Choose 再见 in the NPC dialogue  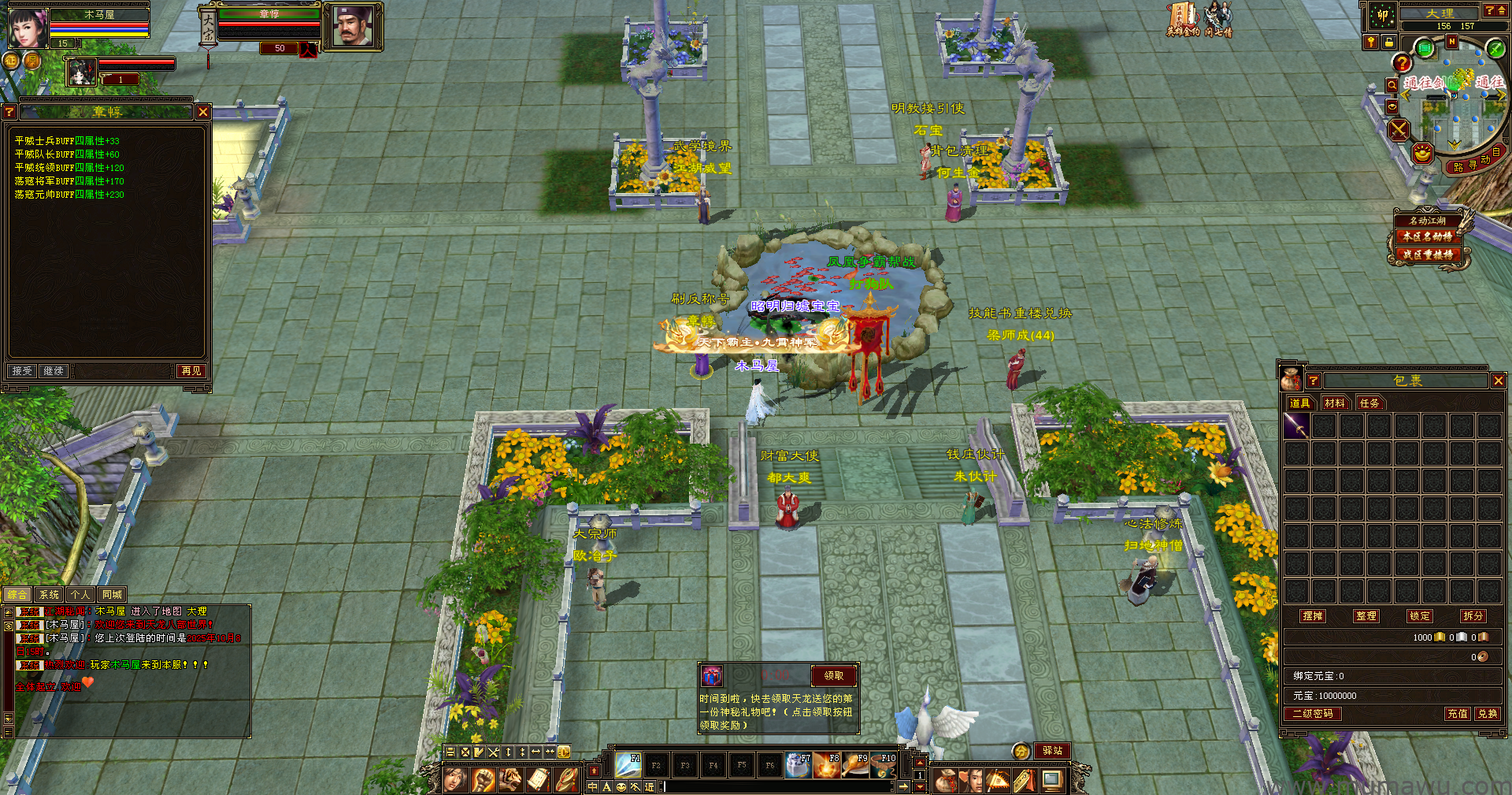point(191,371)
